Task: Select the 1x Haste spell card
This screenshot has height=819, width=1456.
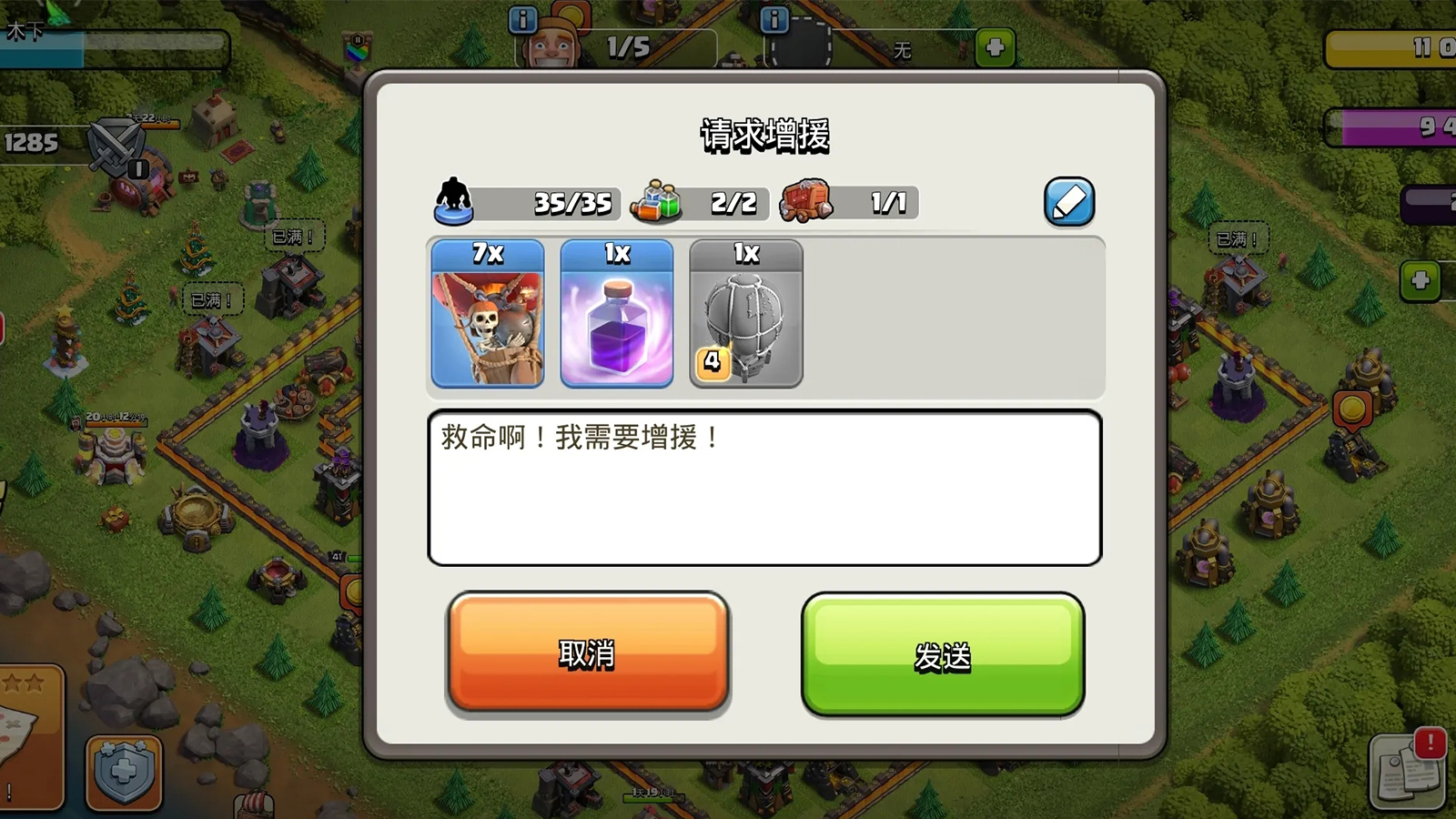Action: tap(618, 316)
